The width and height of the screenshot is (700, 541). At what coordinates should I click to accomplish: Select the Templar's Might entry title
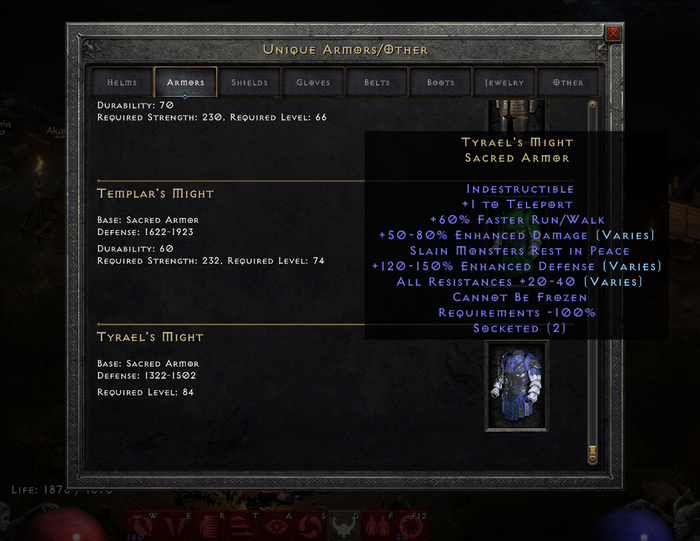155,193
